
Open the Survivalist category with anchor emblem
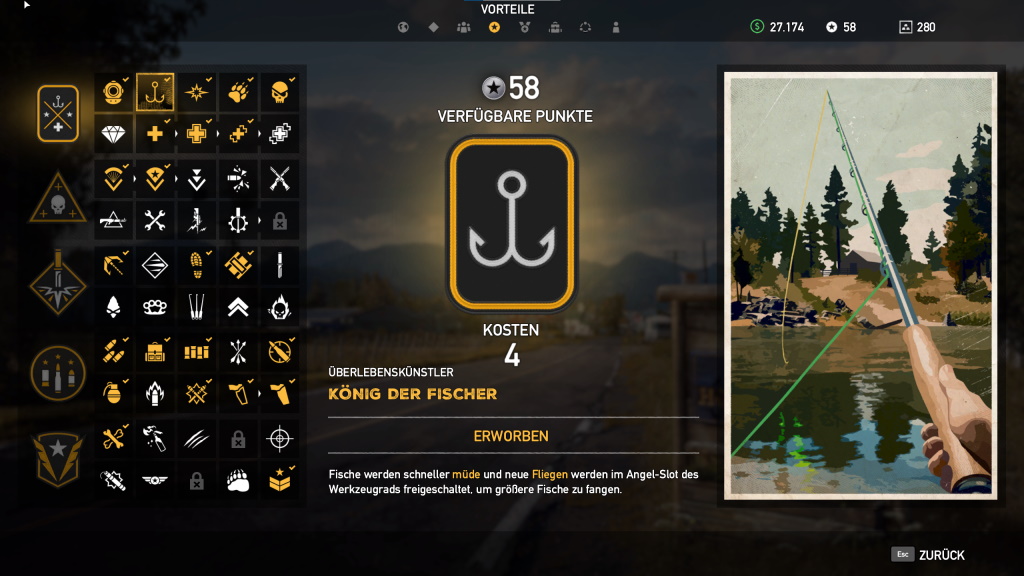click(x=58, y=114)
